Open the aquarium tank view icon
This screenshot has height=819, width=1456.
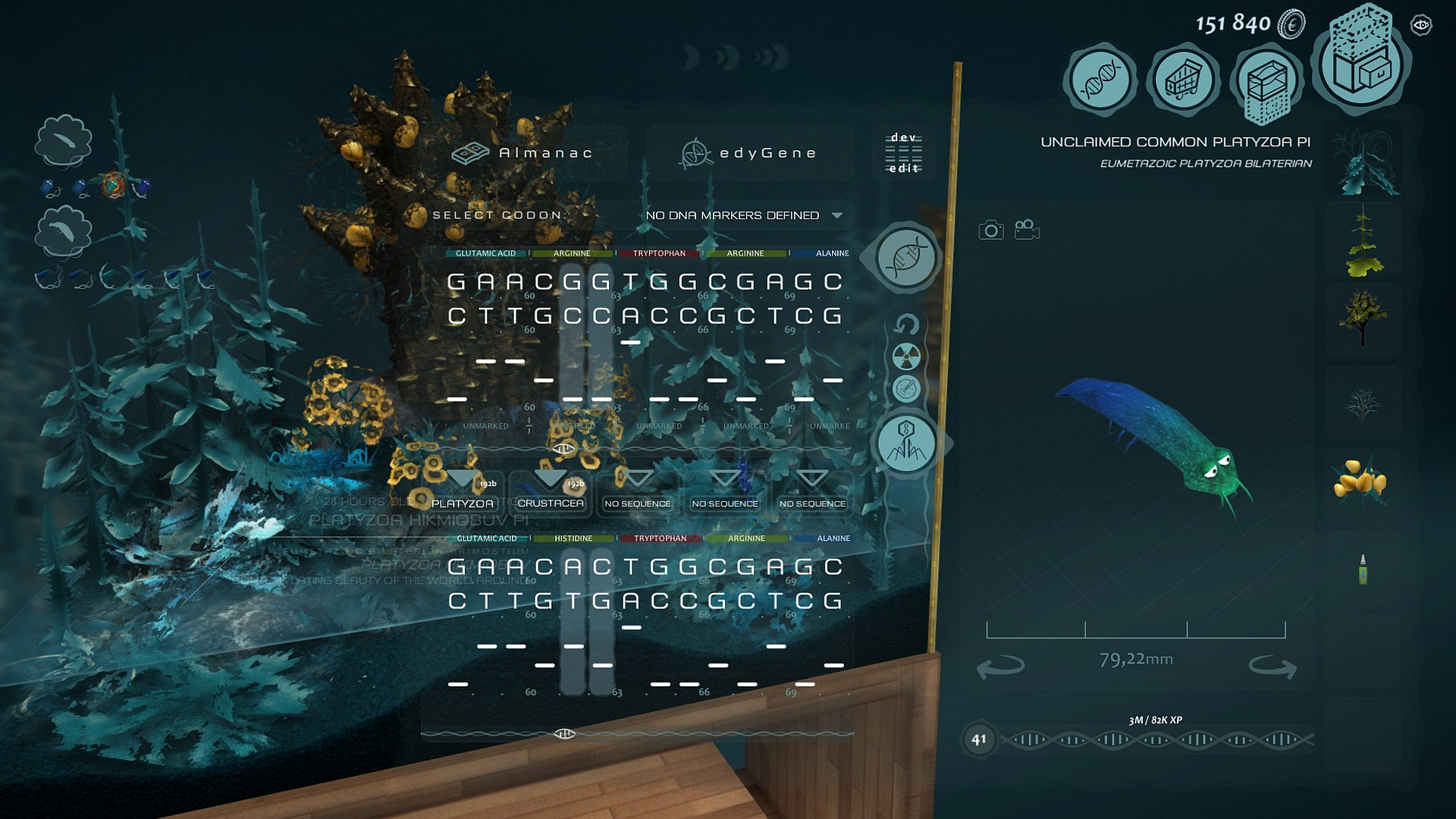pos(1266,80)
